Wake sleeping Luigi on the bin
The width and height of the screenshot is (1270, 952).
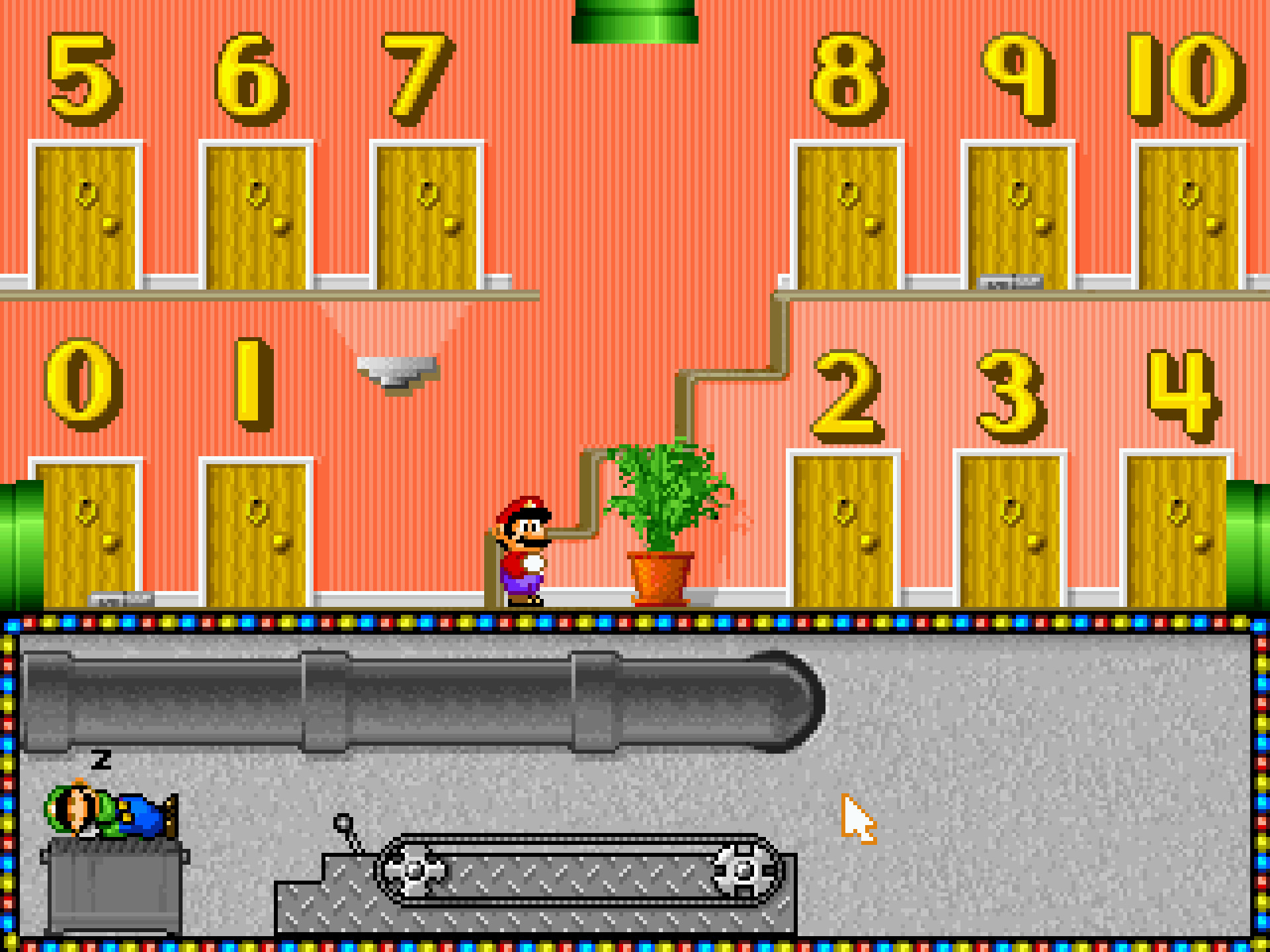[x=110, y=811]
